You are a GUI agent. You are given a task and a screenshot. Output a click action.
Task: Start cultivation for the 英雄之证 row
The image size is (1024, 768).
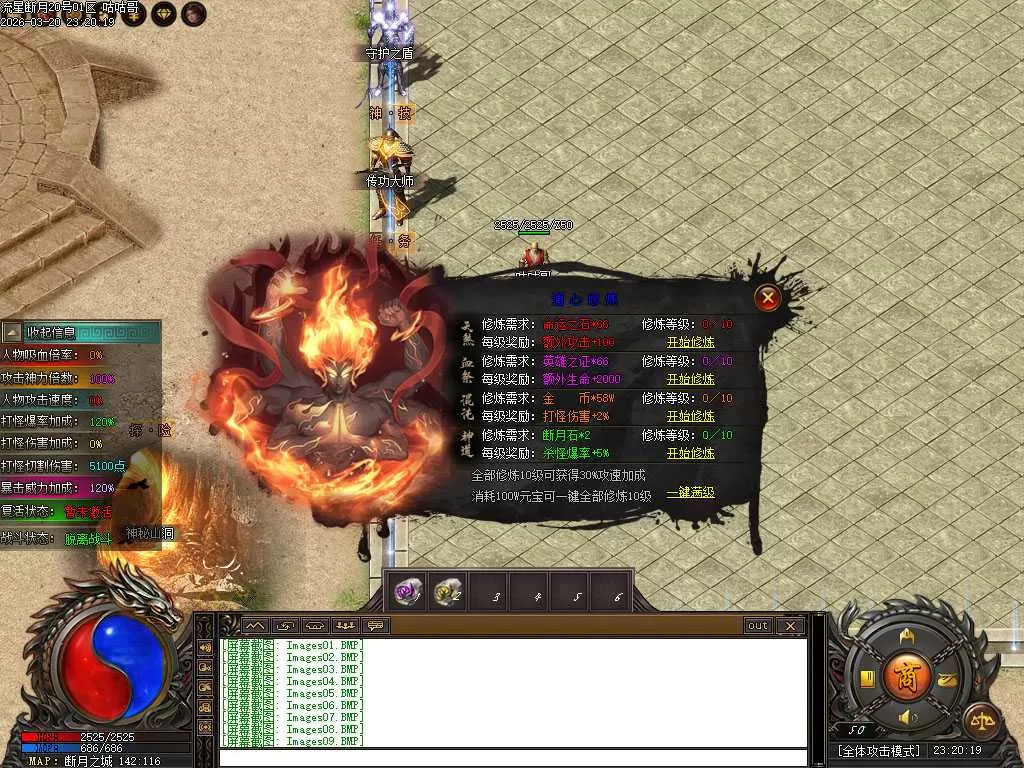point(690,379)
